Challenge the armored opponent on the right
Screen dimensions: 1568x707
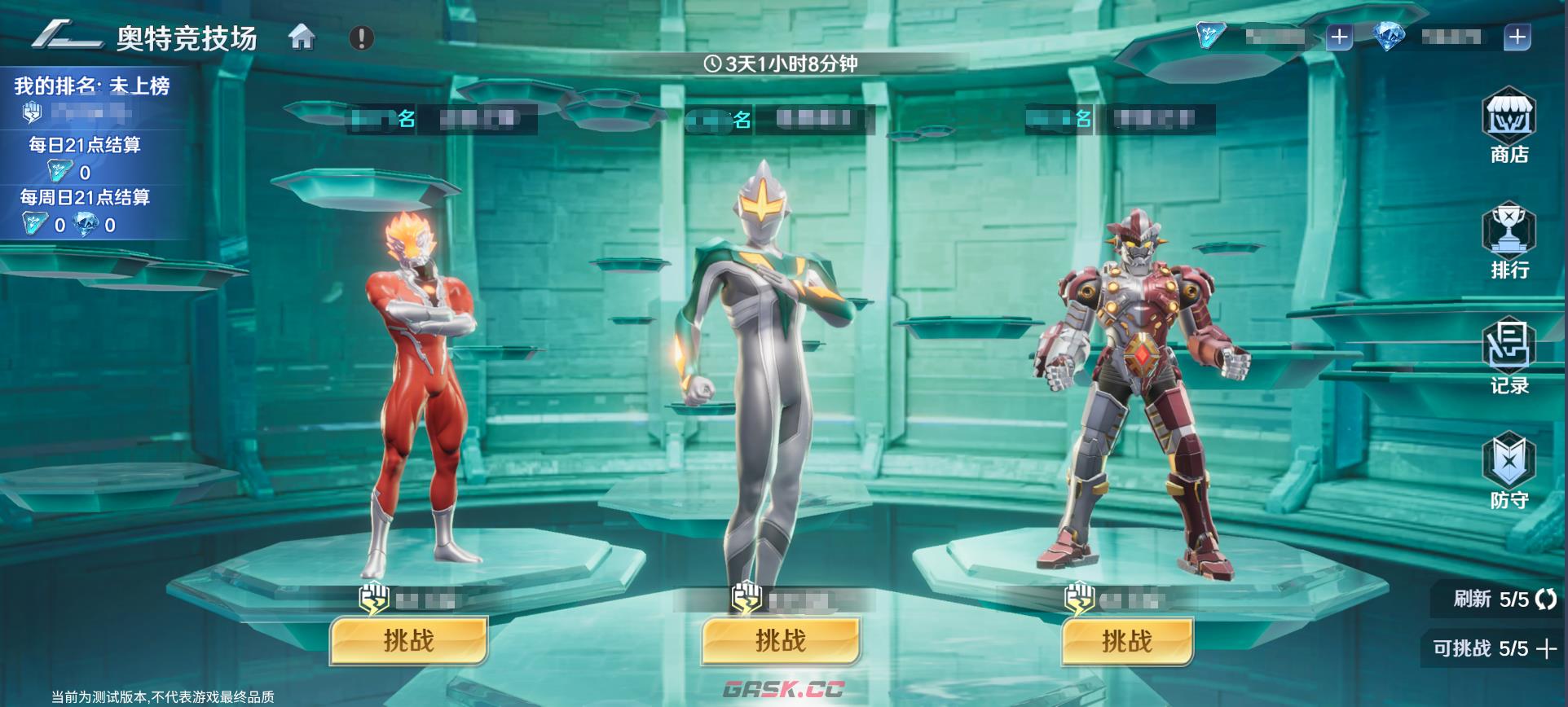pos(1126,641)
